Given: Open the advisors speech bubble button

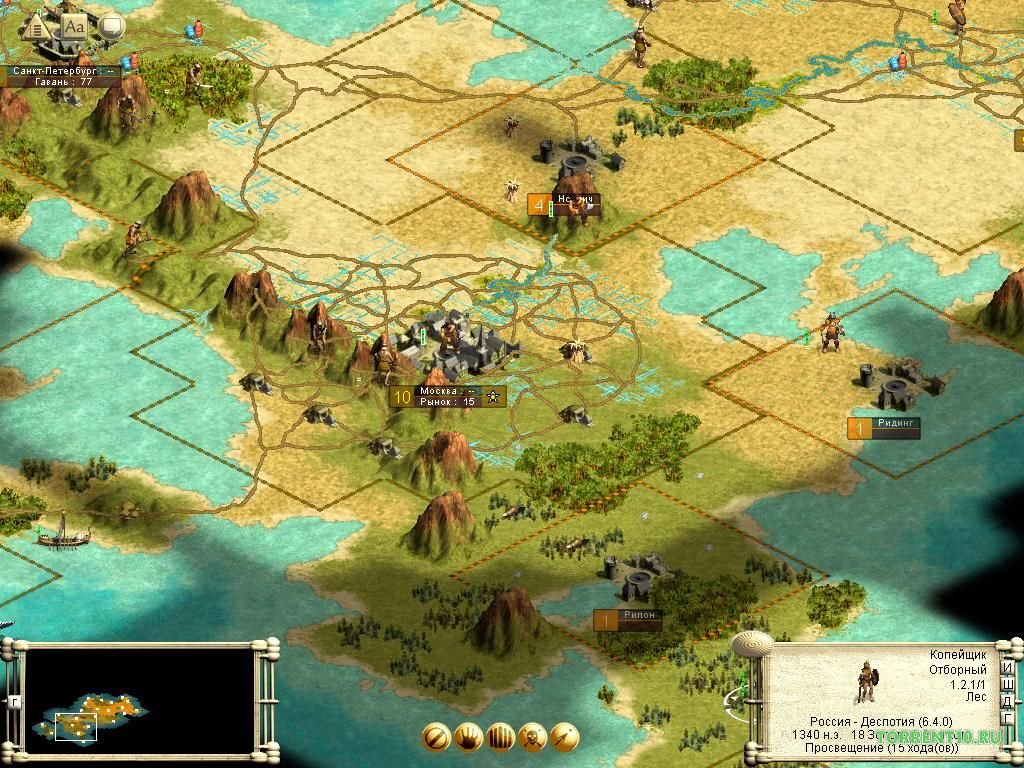Looking at the screenshot, I should coord(110,27).
